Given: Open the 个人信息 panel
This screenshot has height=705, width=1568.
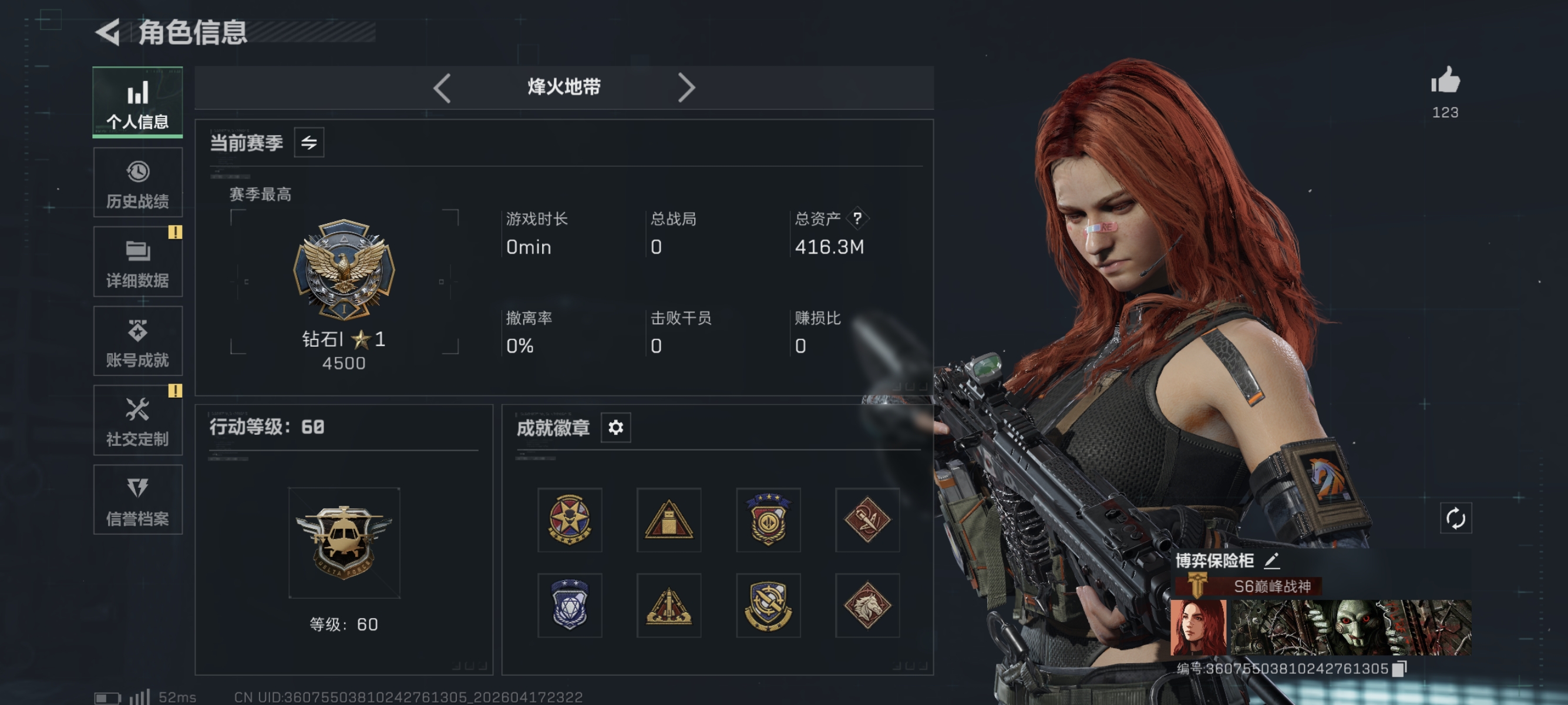Looking at the screenshot, I should click(x=137, y=102).
